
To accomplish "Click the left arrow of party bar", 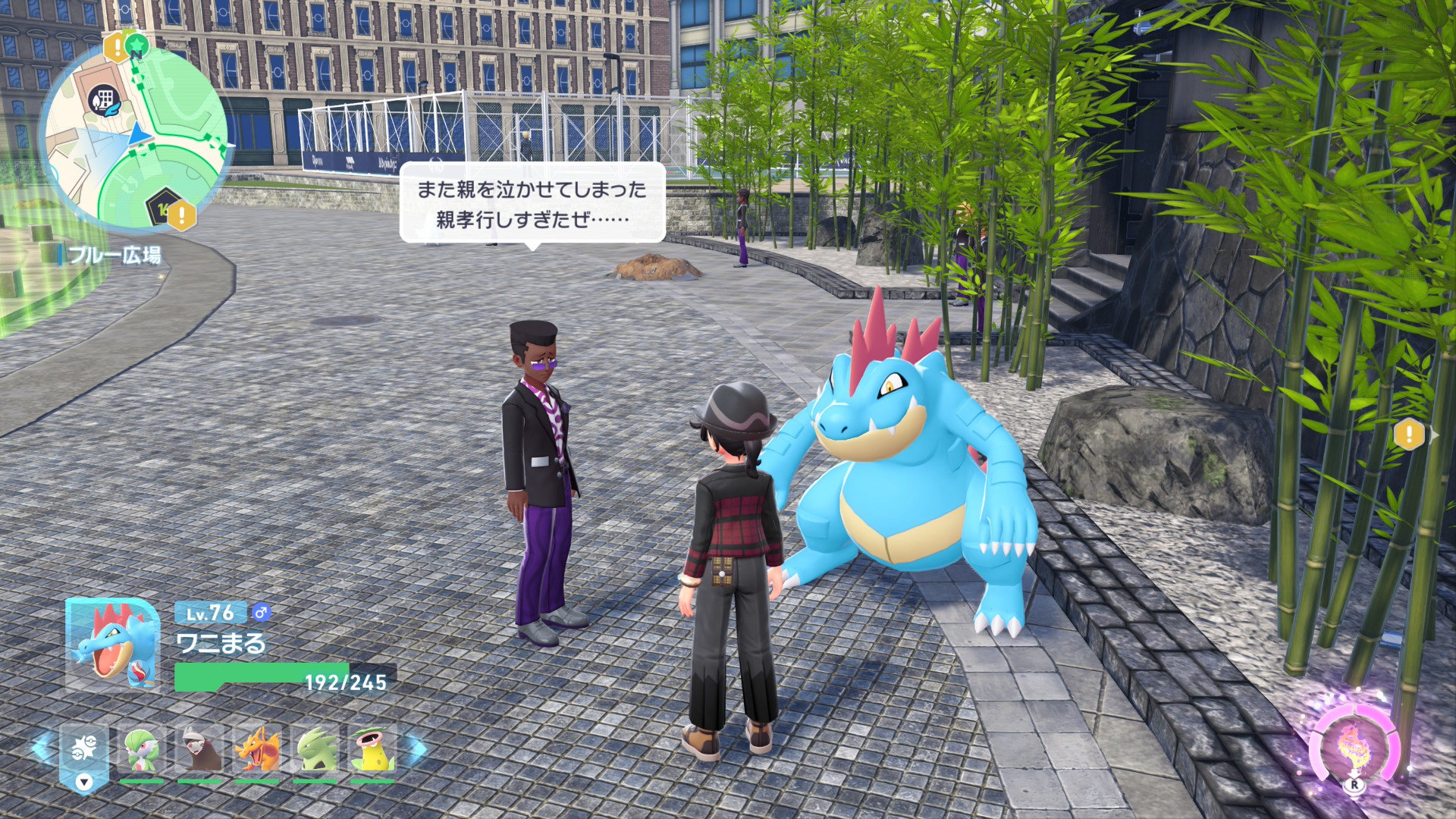I will (x=42, y=748).
